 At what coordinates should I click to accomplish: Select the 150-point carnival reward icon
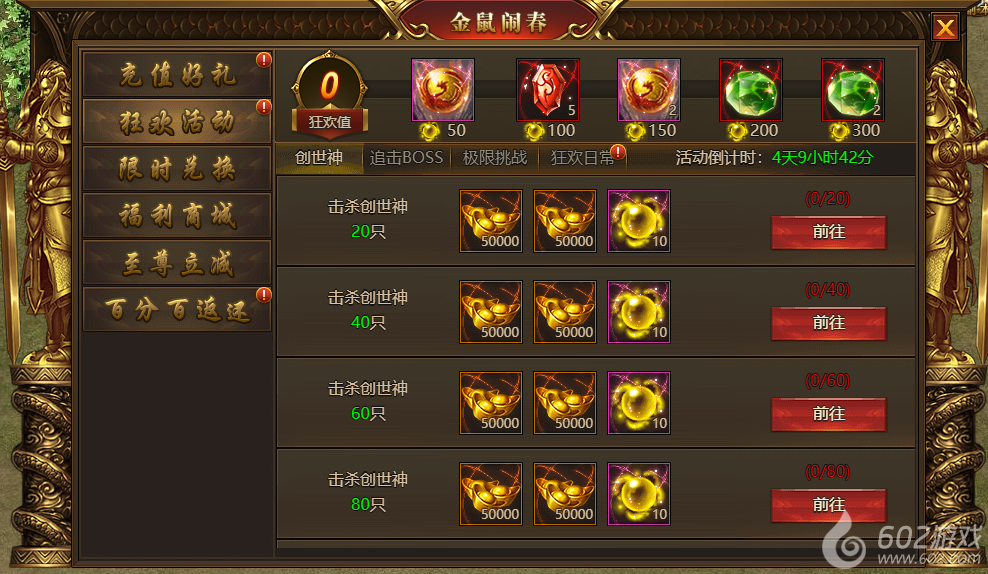pyautogui.click(x=649, y=90)
